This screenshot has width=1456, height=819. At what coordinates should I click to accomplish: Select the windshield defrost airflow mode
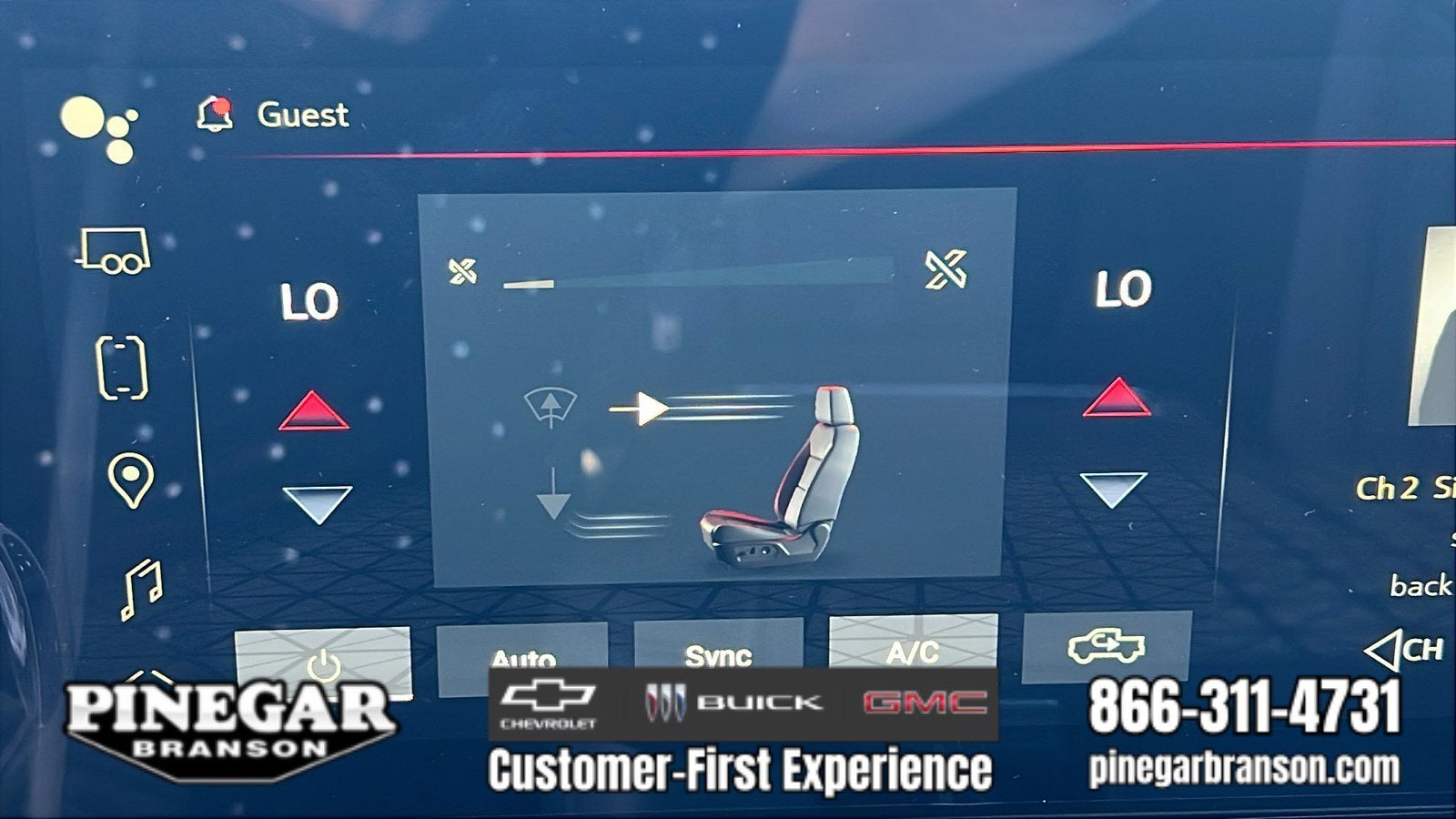(x=551, y=407)
